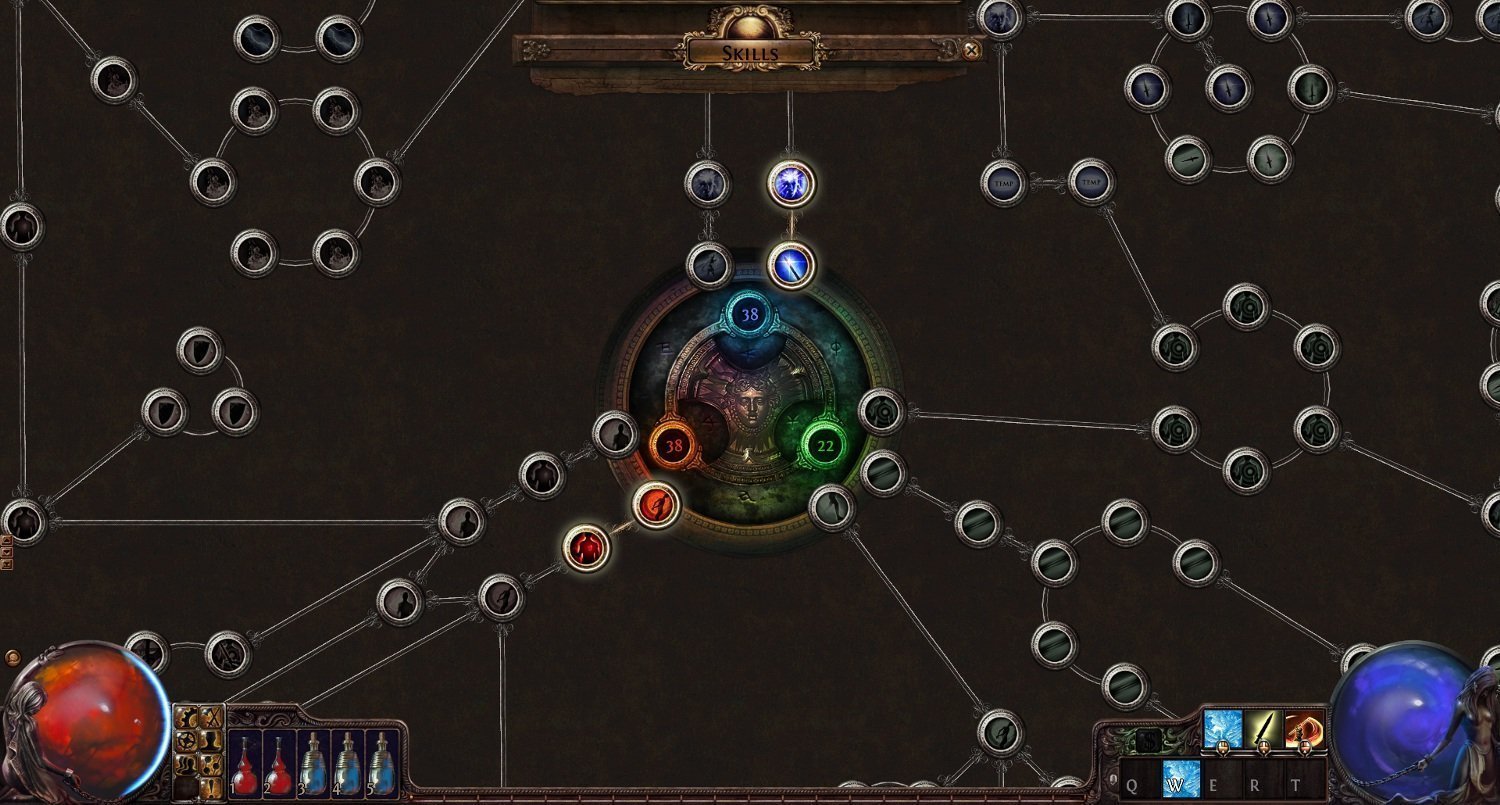Select the glowing blue wand passive node
This screenshot has width=1500, height=805.
(791, 266)
